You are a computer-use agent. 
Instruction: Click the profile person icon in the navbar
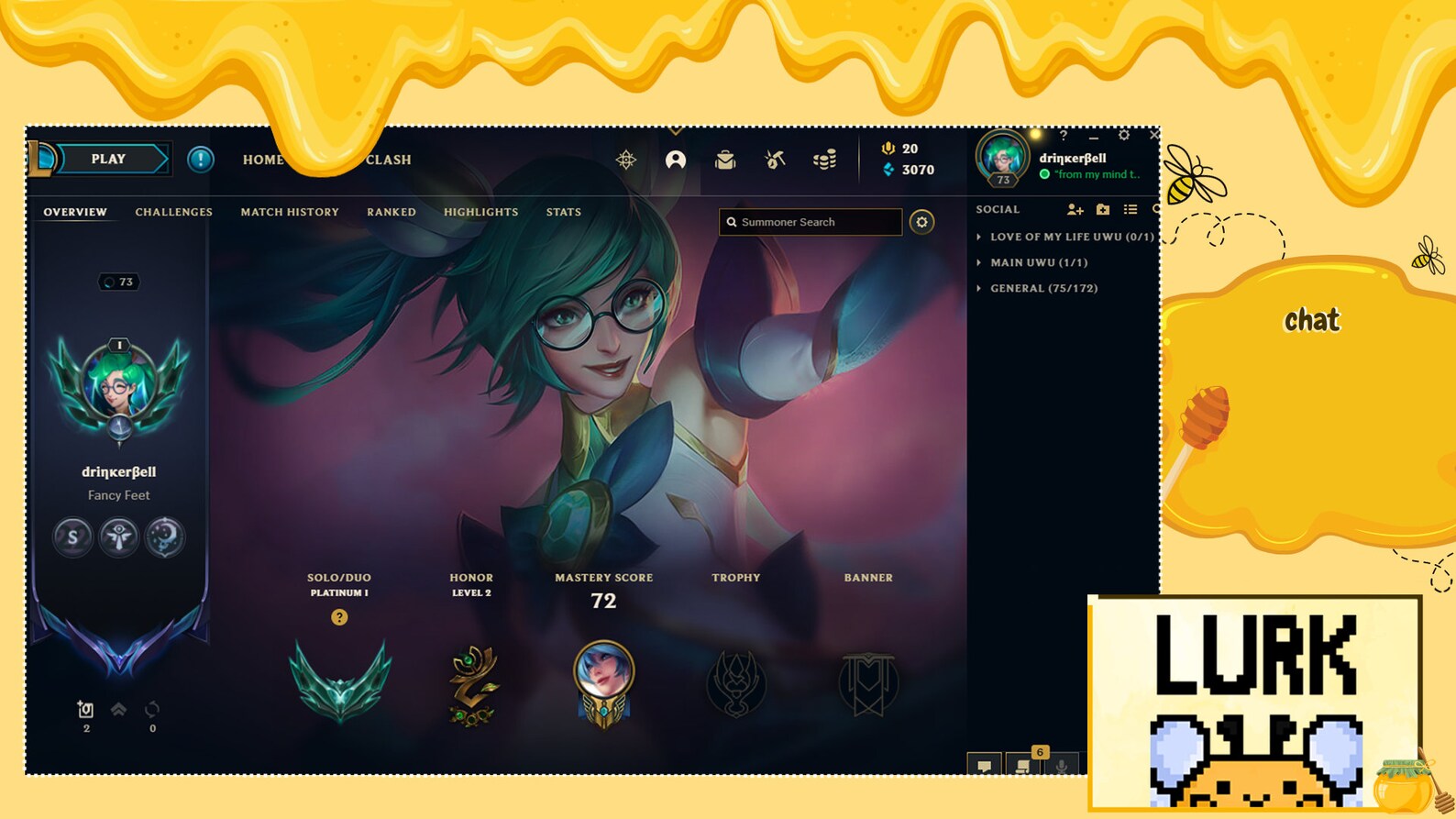677,159
